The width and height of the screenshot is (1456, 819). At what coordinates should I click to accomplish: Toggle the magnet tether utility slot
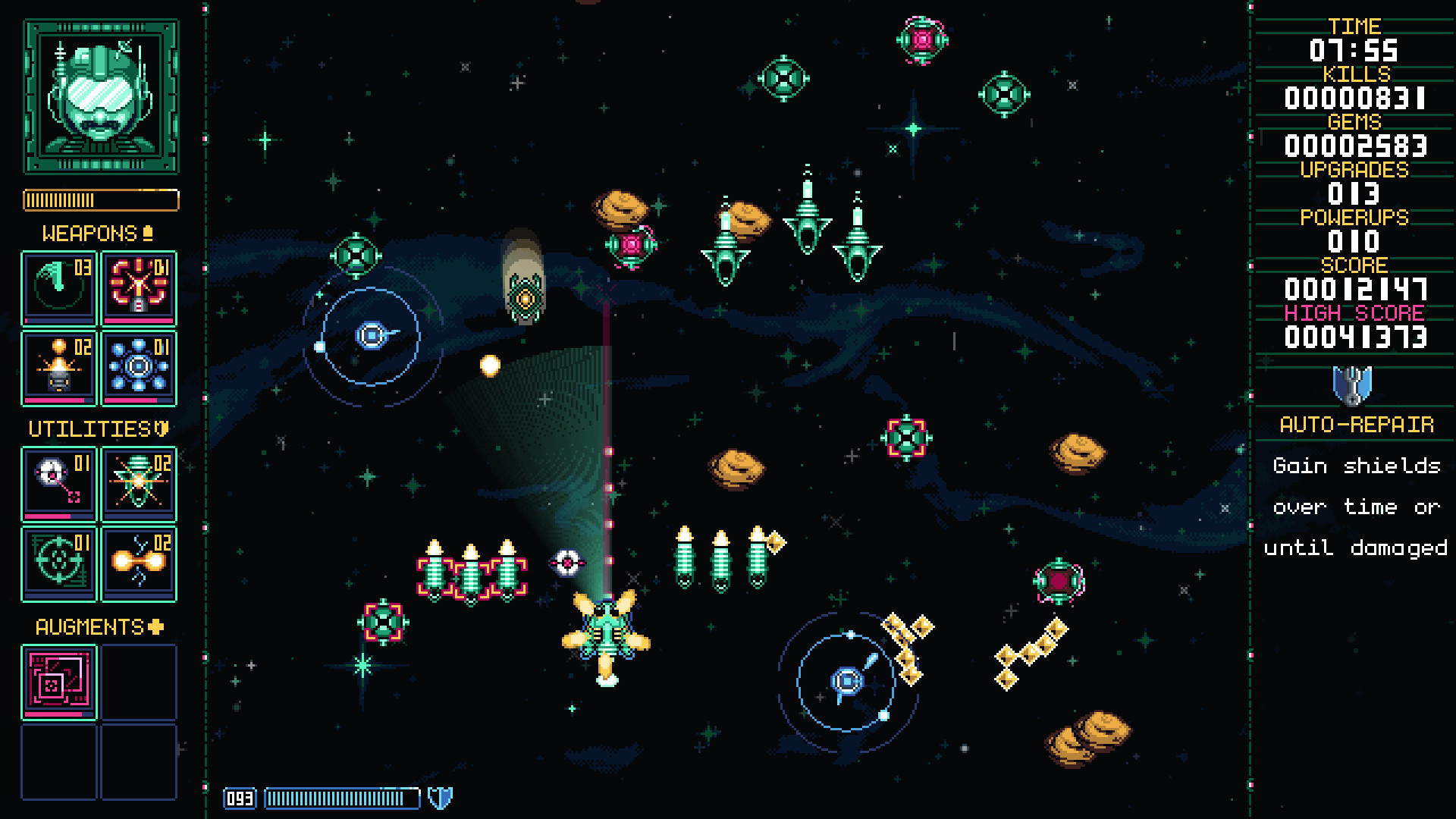pos(58,483)
